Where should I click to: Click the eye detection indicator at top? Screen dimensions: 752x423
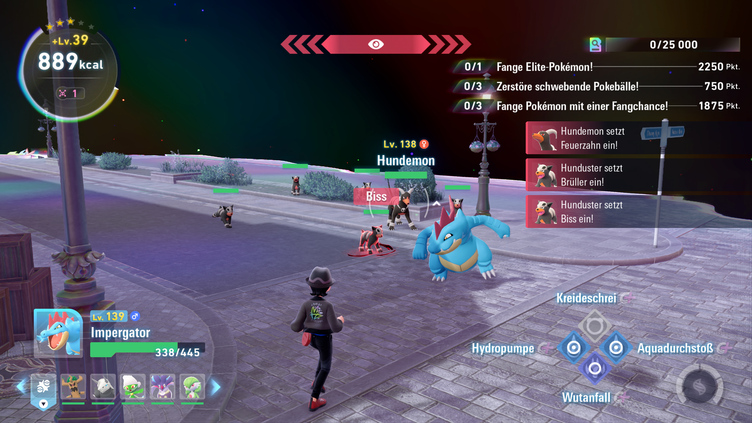pos(375,44)
